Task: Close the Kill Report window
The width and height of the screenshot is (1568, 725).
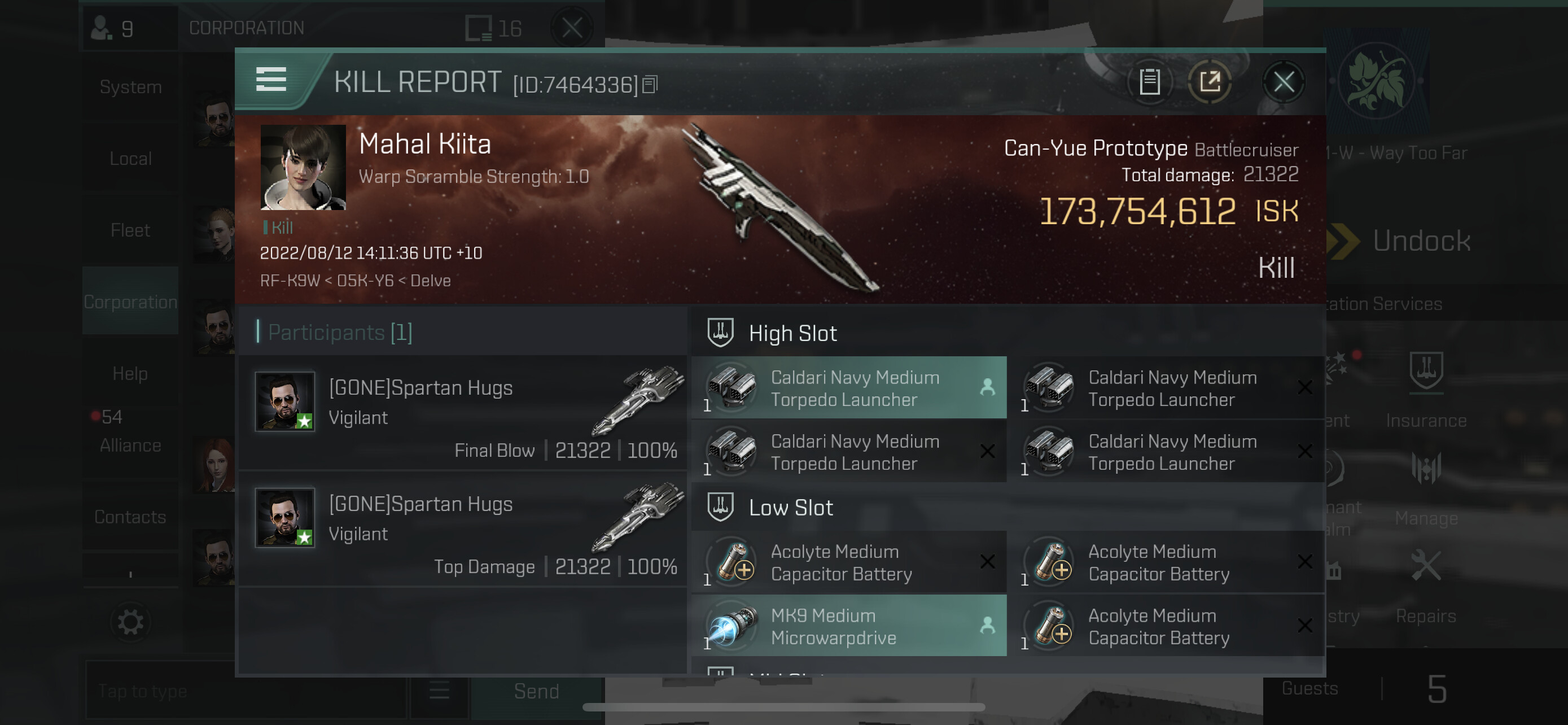Action: tap(1283, 81)
